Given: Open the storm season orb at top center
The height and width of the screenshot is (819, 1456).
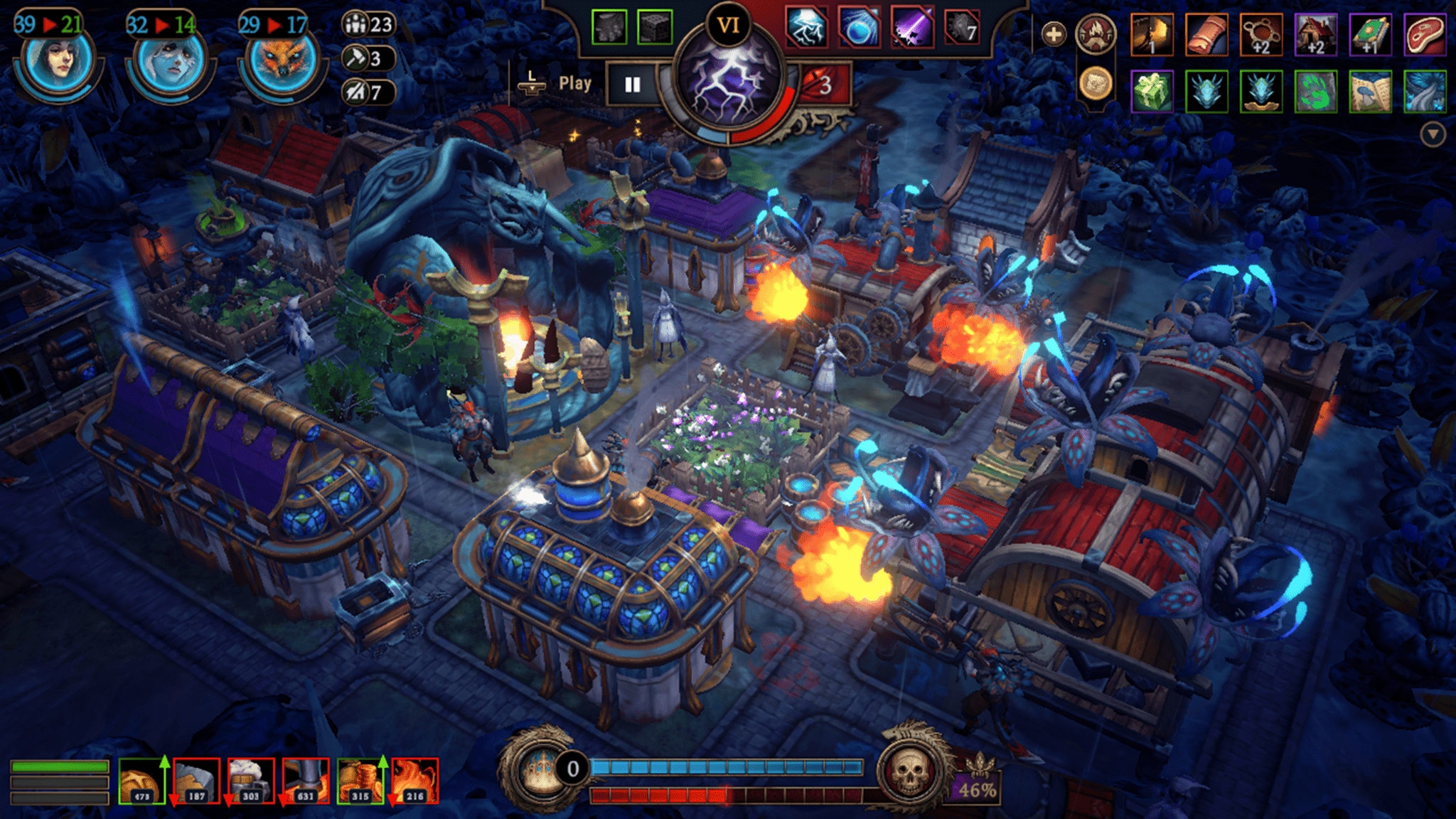Looking at the screenshot, I should (x=727, y=93).
